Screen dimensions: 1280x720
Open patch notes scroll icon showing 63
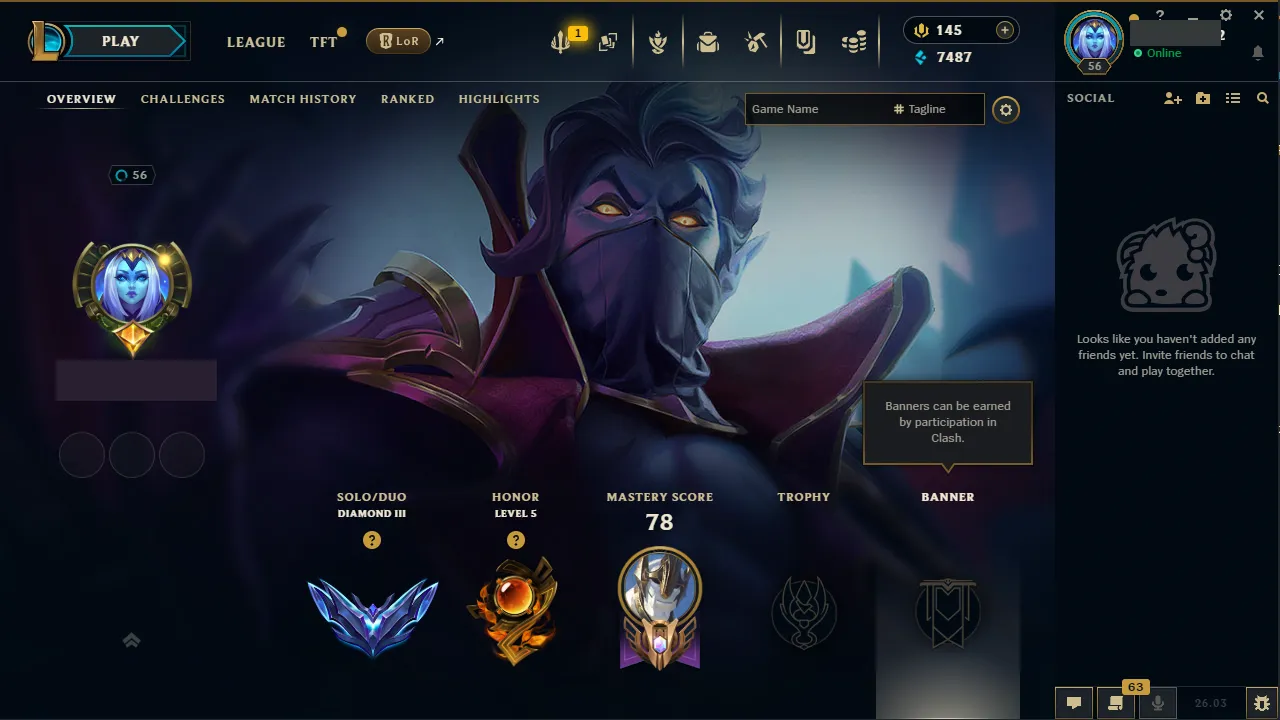(1117, 703)
